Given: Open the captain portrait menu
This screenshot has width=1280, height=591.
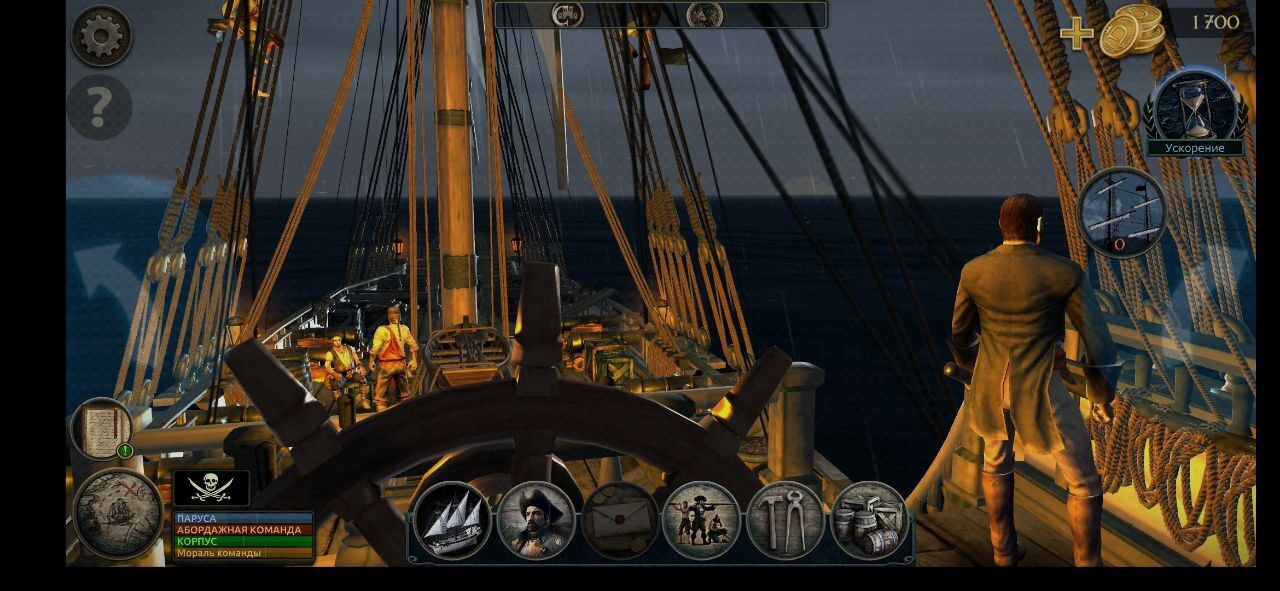Looking at the screenshot, I should [x=536, y=520].
